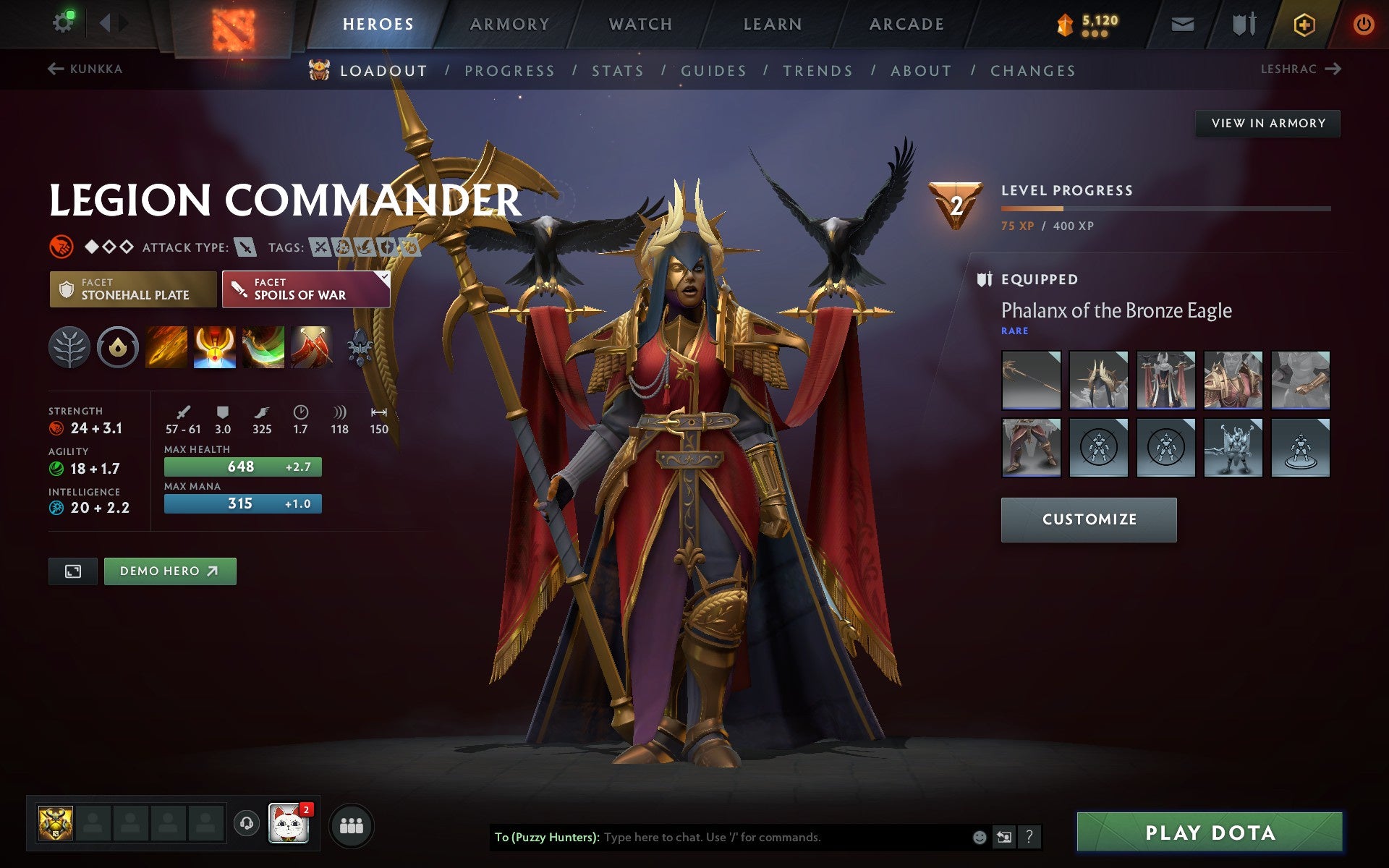This screenshot has width=1389, height=868.
Task: Click the Leshrac next-hero arrow
Action: point(1333,69)
